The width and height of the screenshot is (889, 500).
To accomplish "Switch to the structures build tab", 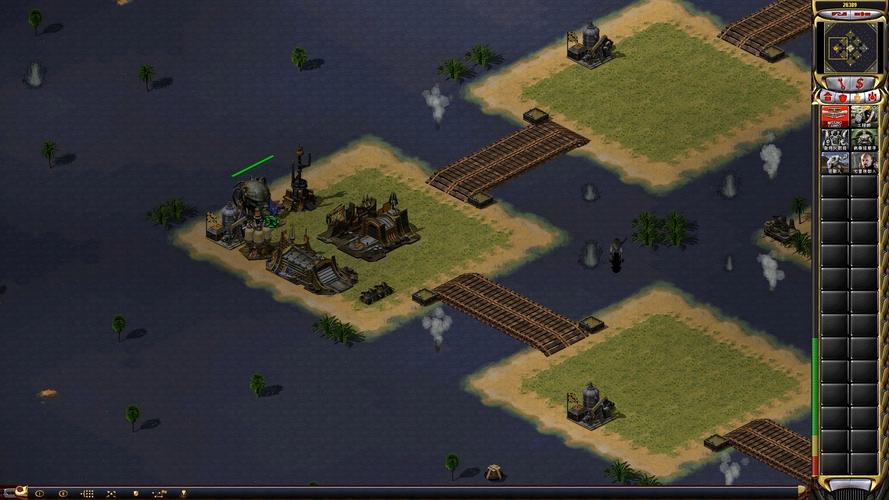I will (827, 97).
